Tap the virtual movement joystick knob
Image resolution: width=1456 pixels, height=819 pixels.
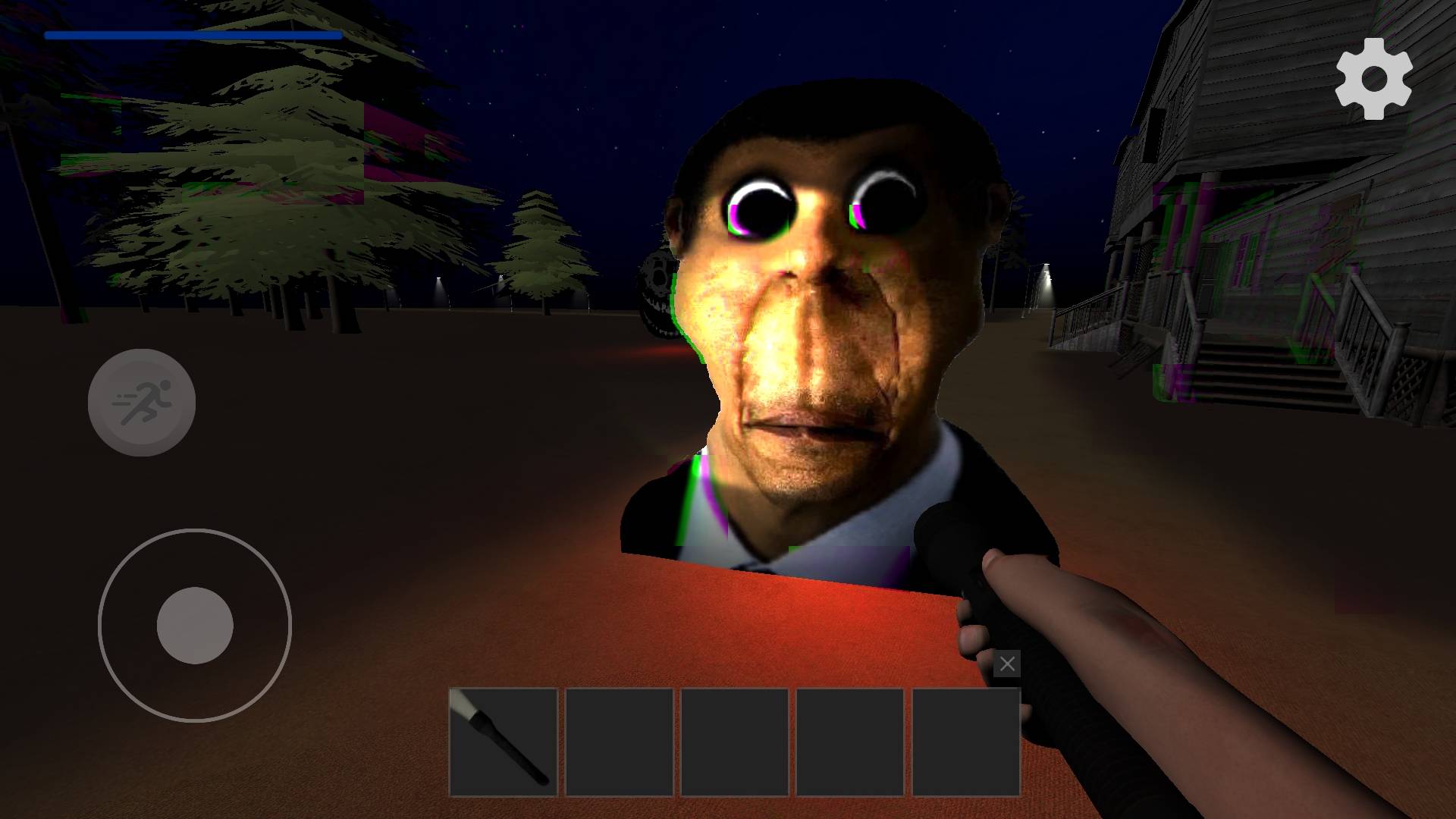[195, 626]
